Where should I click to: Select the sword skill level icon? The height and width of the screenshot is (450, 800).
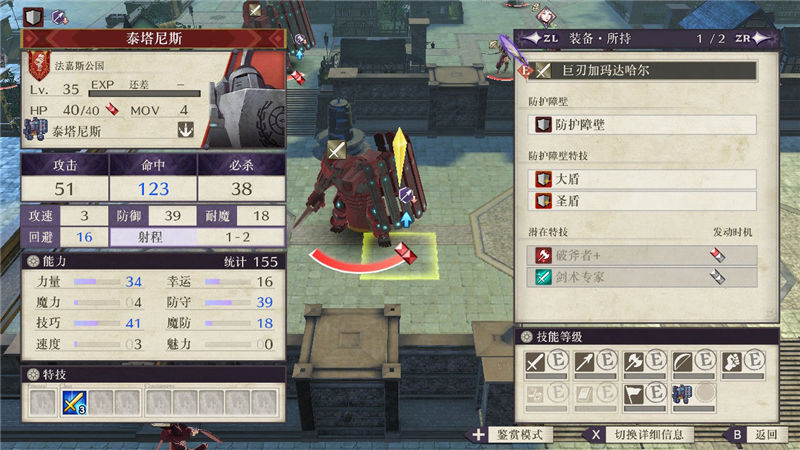(x=536, y=362)
